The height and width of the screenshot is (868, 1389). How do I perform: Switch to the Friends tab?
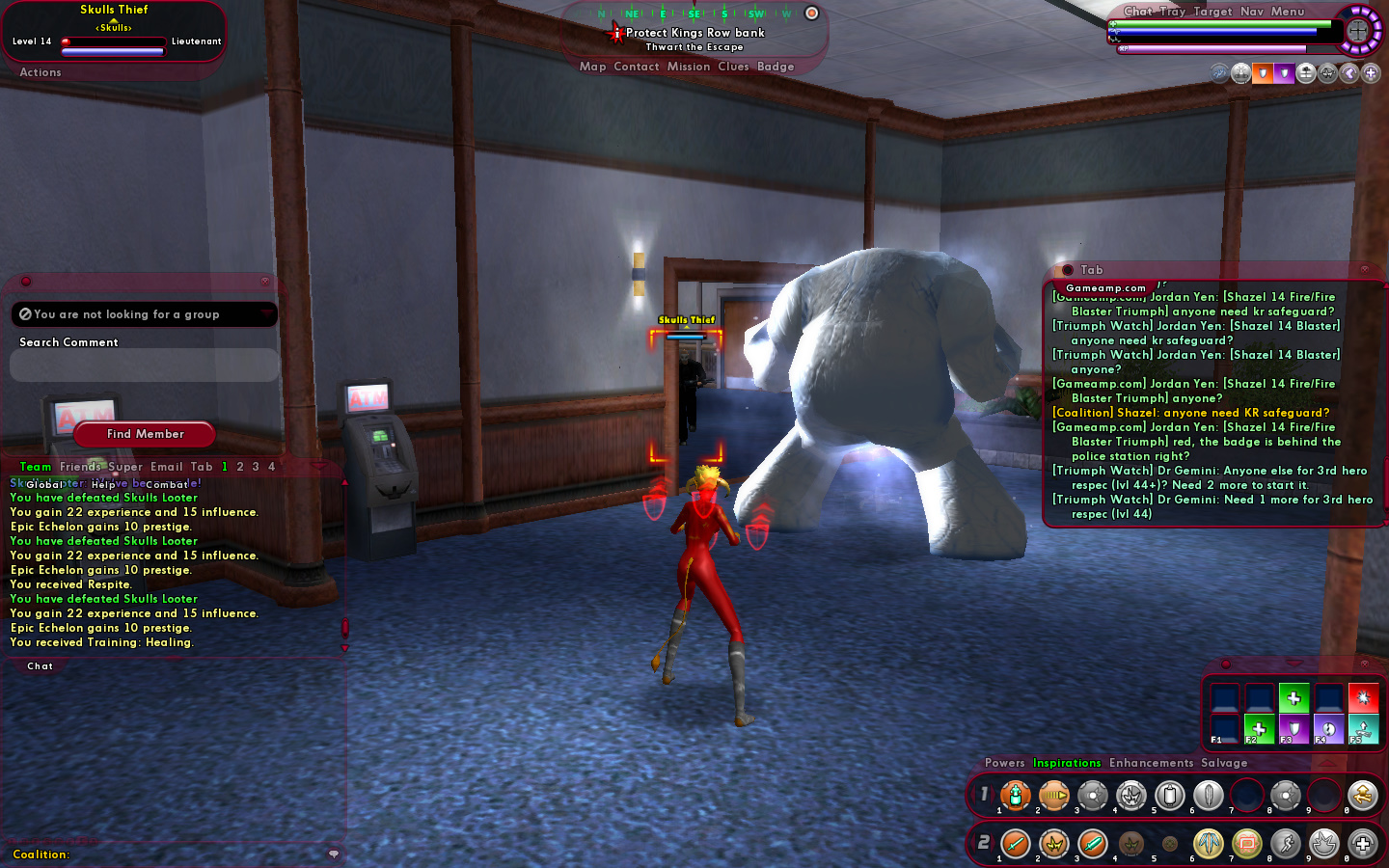click(x=80, y=467)
